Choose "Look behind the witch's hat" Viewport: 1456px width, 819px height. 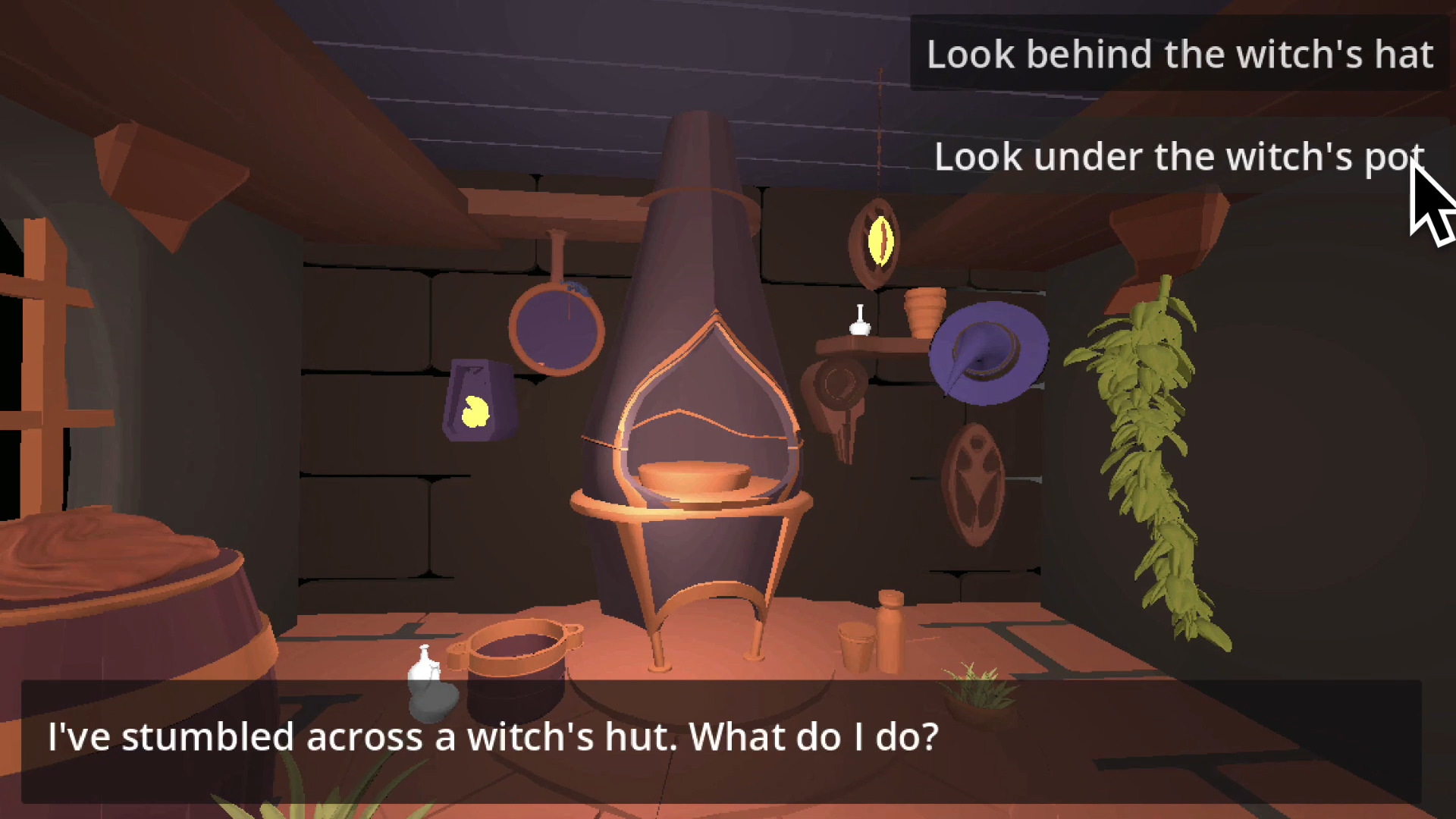(1179, 55)
